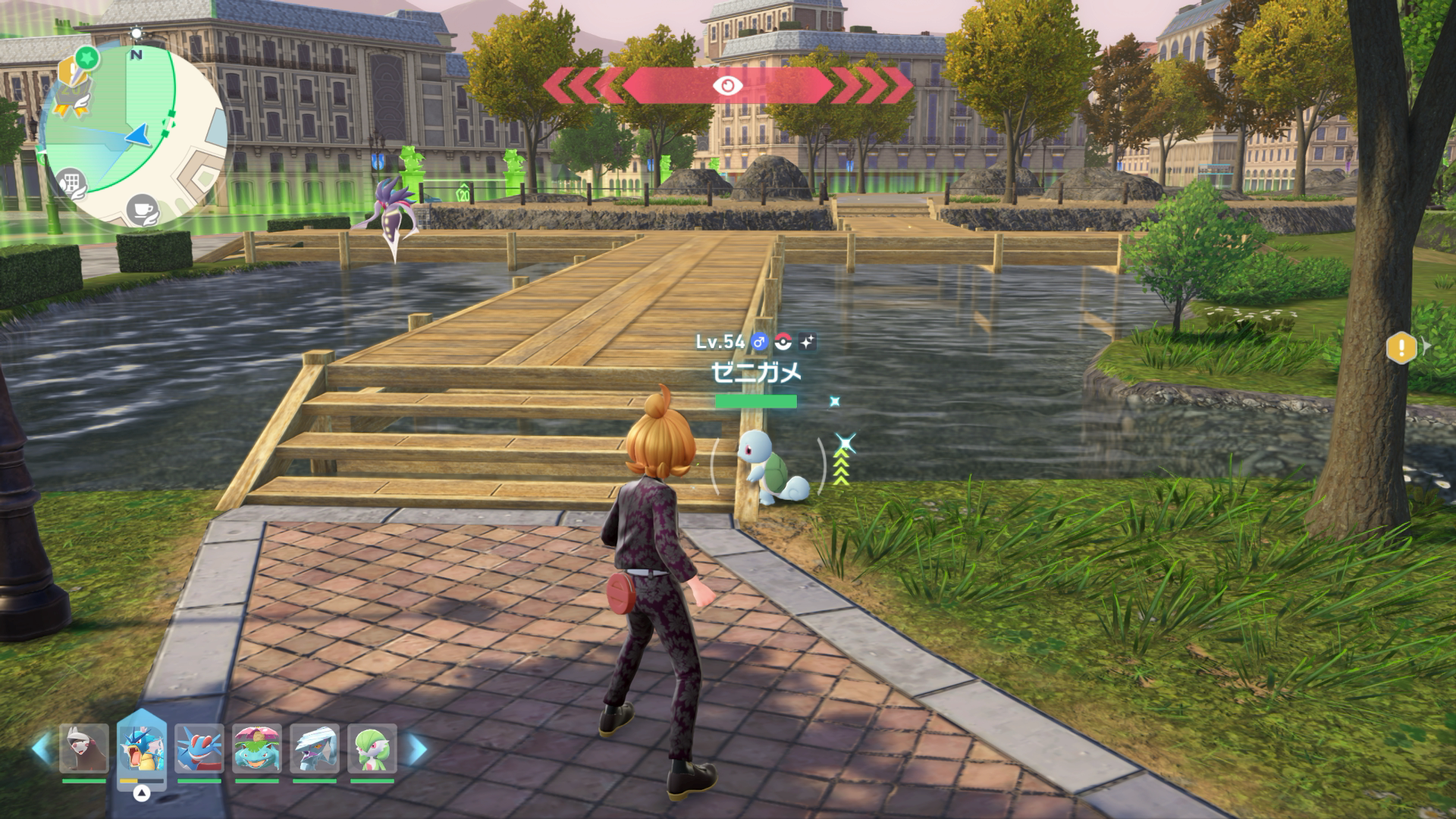Screen dimensions: 1456x819
Task: Choose Venusaur in the party bar
Action: pos(257,749)
